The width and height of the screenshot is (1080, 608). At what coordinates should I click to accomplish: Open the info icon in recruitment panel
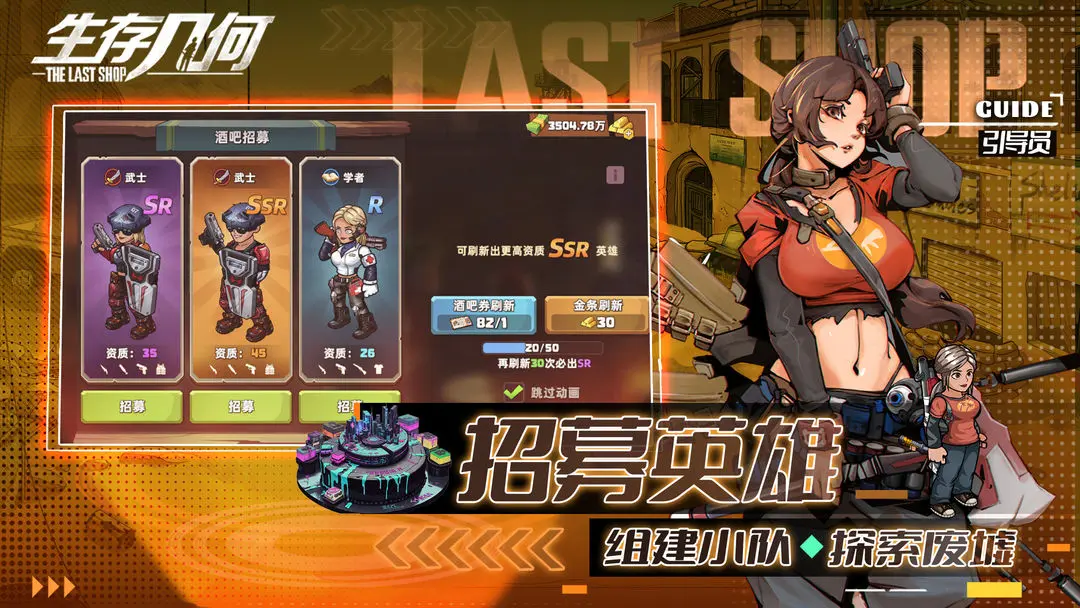(615, 175)
